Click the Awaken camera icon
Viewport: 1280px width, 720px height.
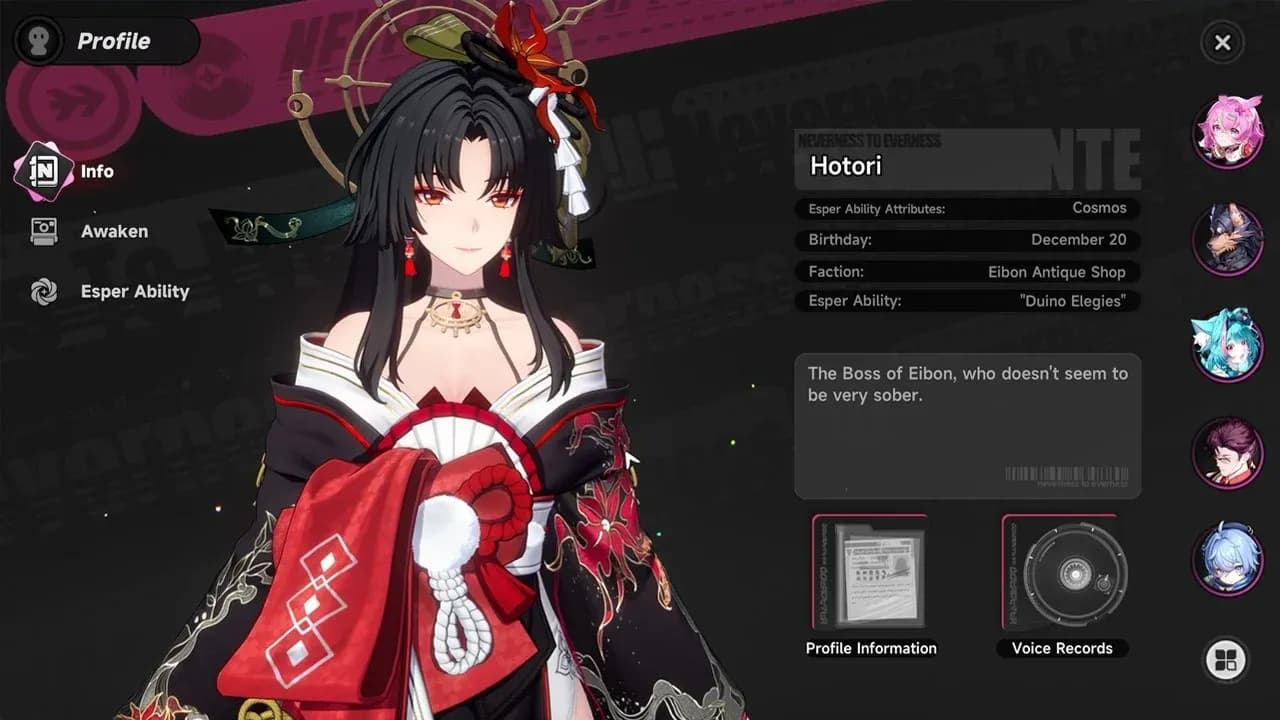44,231
